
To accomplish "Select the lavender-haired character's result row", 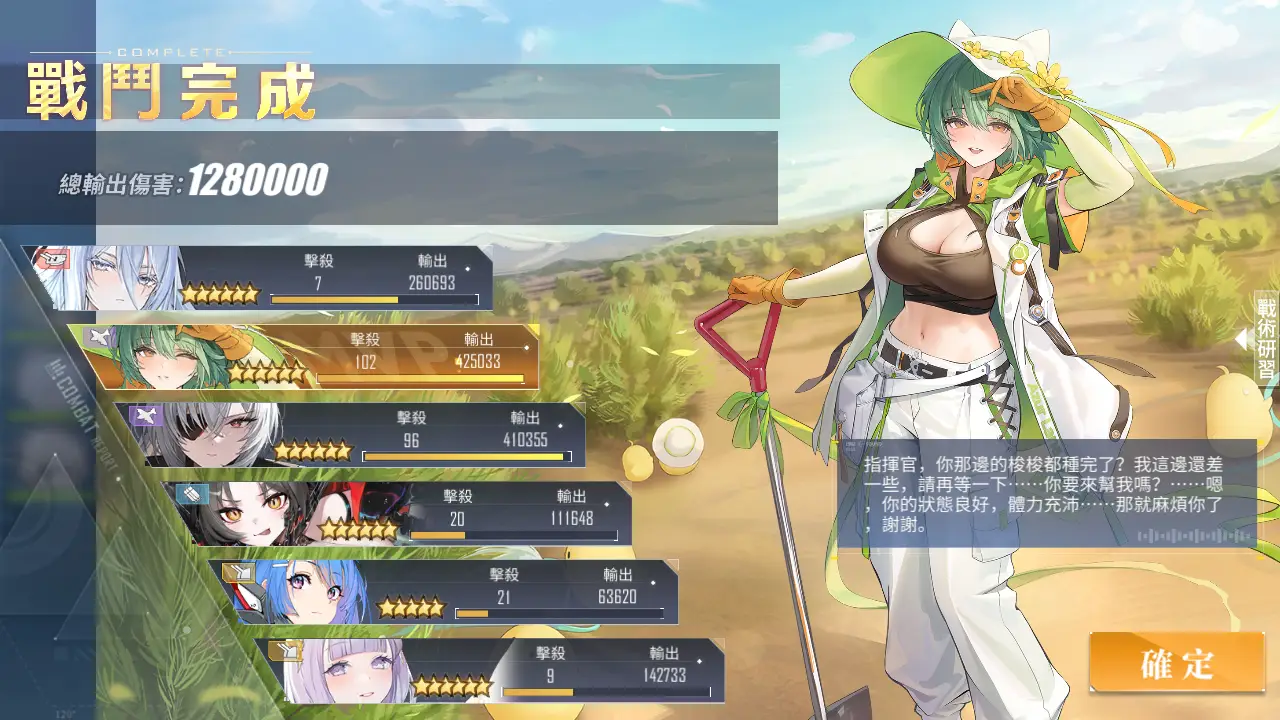I will tap(490, 670).
